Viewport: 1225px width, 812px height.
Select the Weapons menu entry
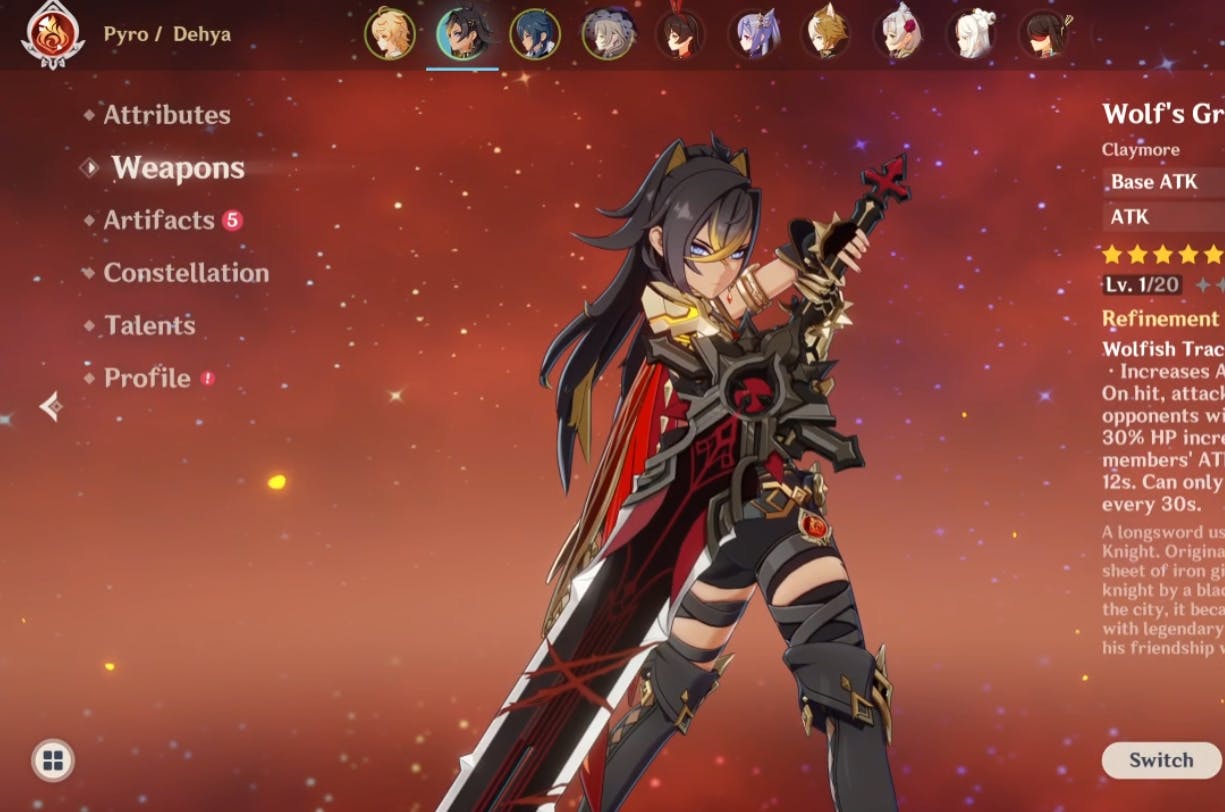(x=177, y=168)
